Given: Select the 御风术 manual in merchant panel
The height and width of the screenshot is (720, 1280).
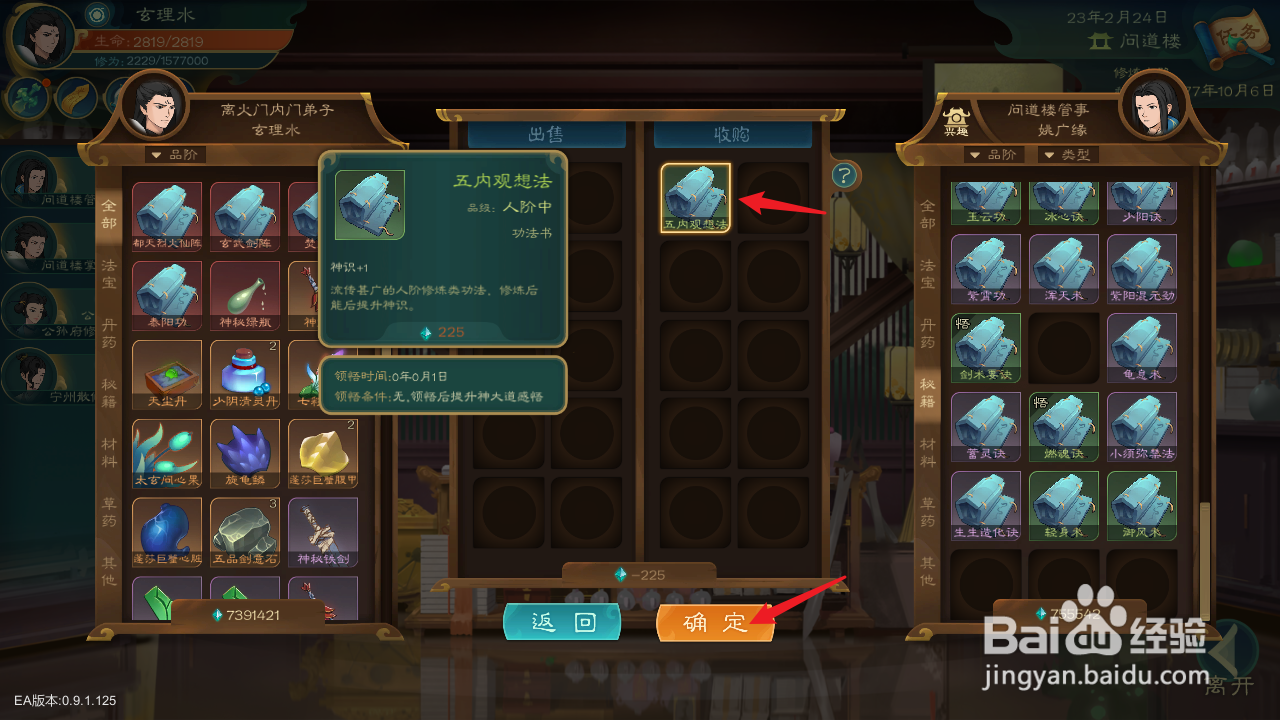Looking at the screenshot, I should (x=1142, y=505).
